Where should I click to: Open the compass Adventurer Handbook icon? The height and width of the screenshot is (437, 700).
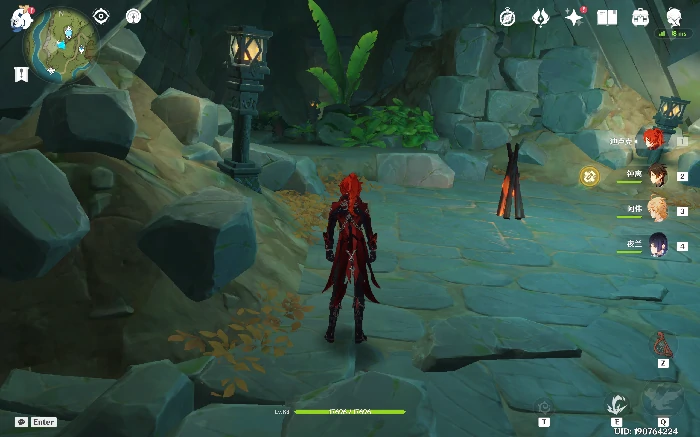pos(508,17)
